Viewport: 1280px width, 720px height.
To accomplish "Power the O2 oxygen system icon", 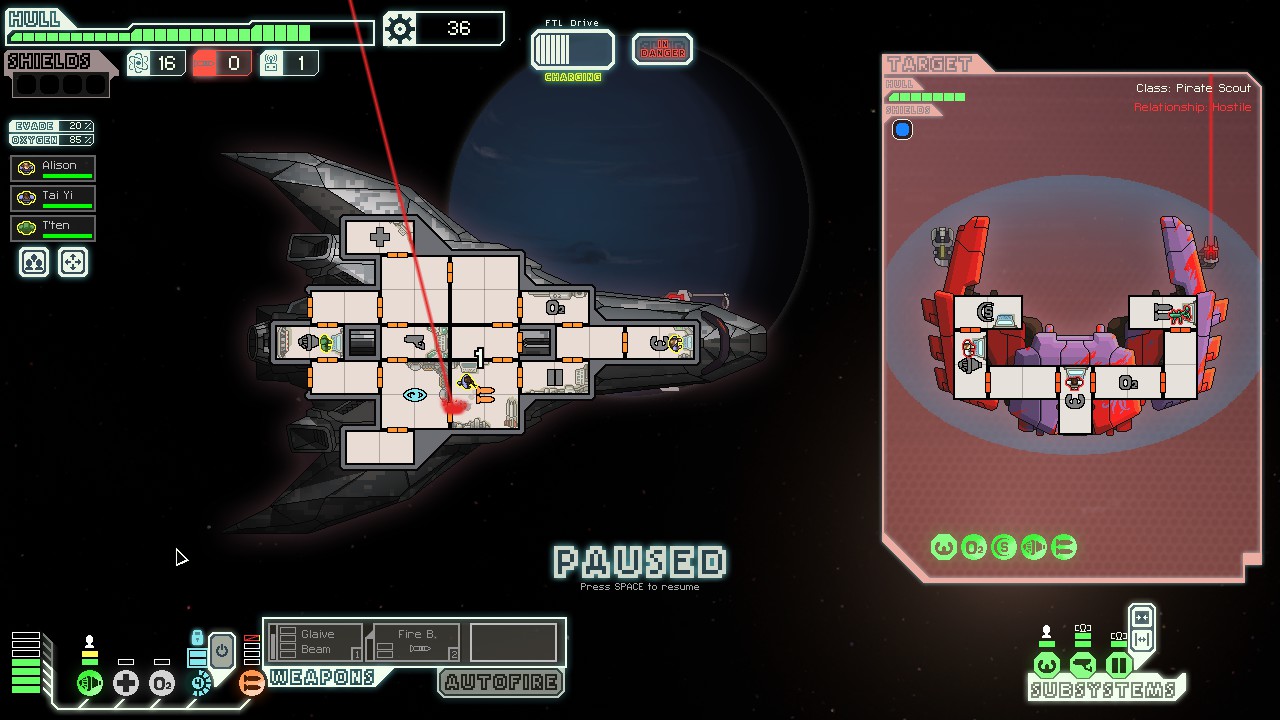I will [162, 683].
